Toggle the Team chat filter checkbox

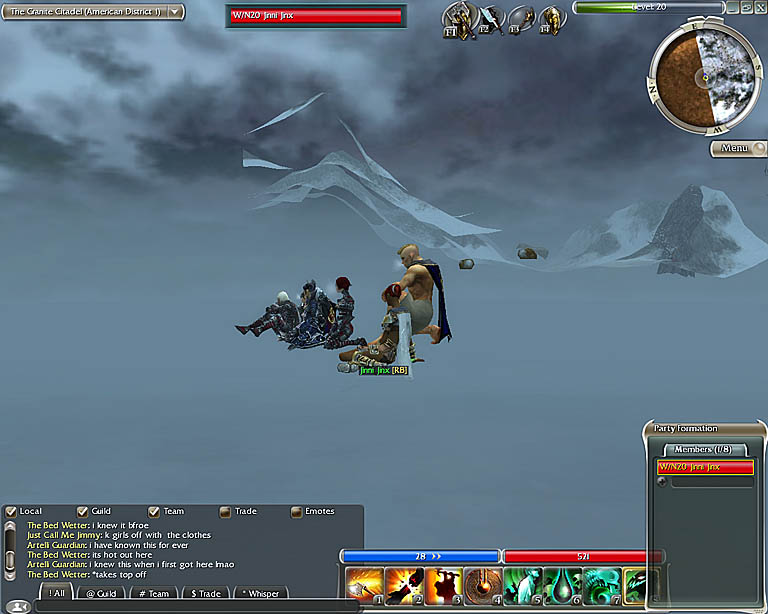coord(154,511)
